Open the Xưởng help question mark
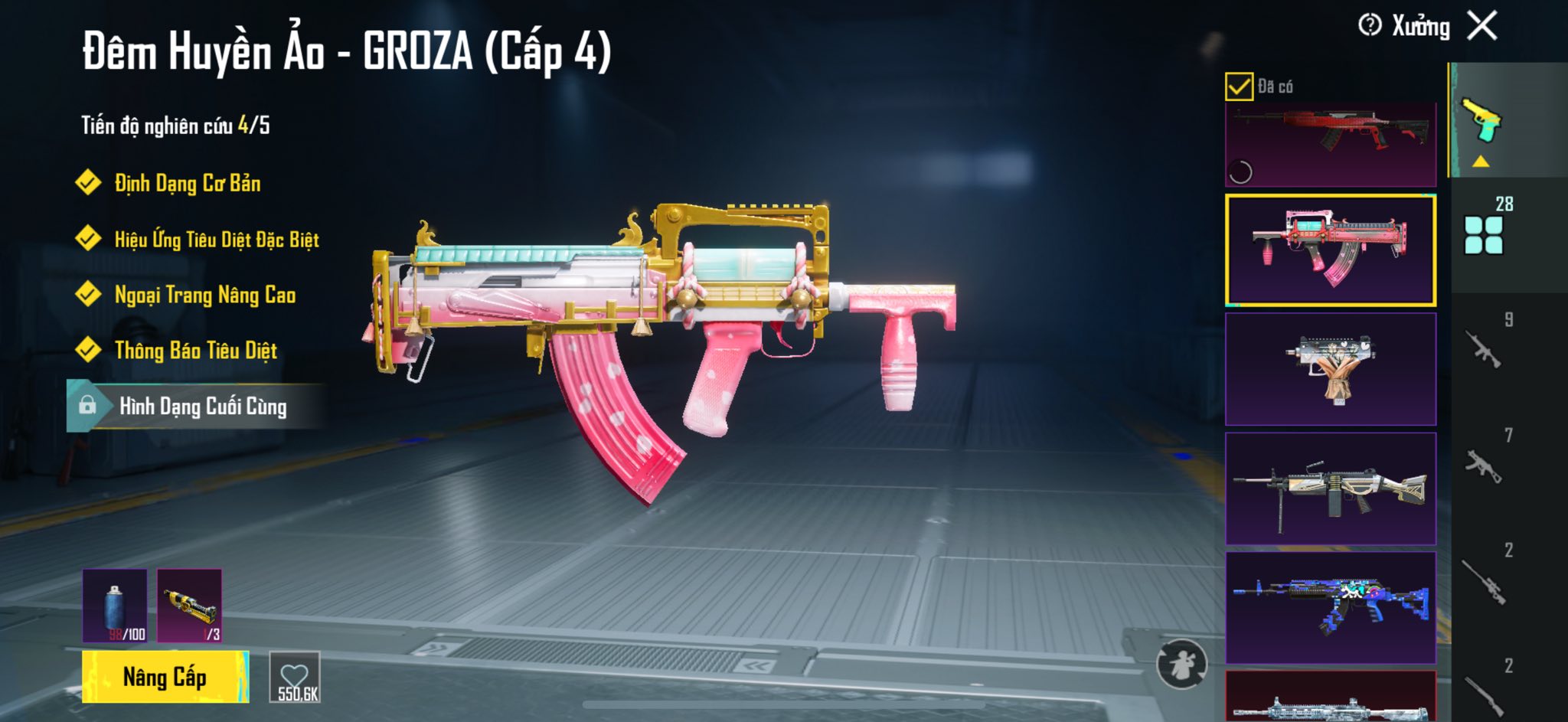1568x722 pixels. tap(1369, 25)
